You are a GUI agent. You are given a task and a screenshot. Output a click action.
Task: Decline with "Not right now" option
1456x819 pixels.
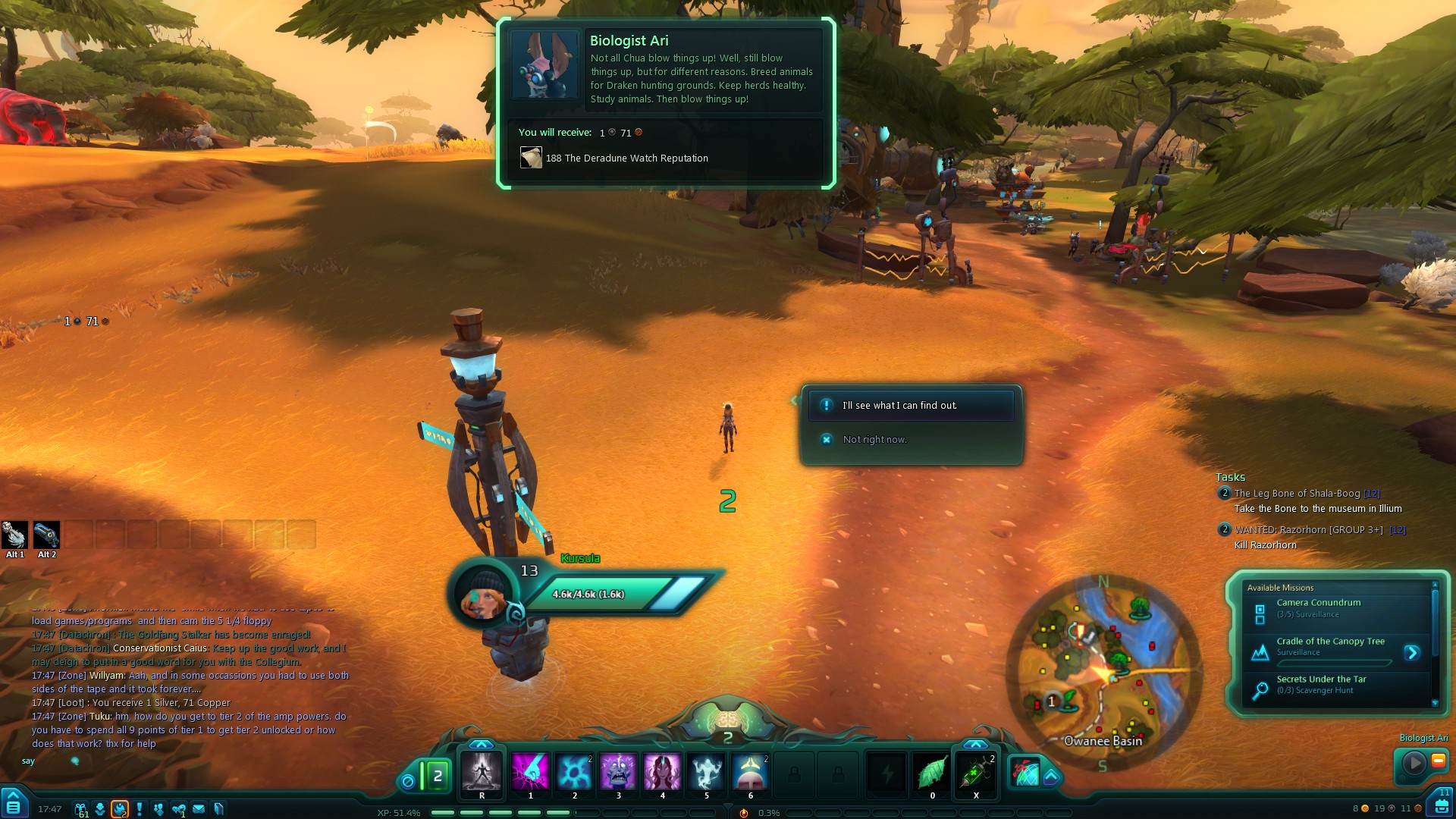(x=874, y=440)
